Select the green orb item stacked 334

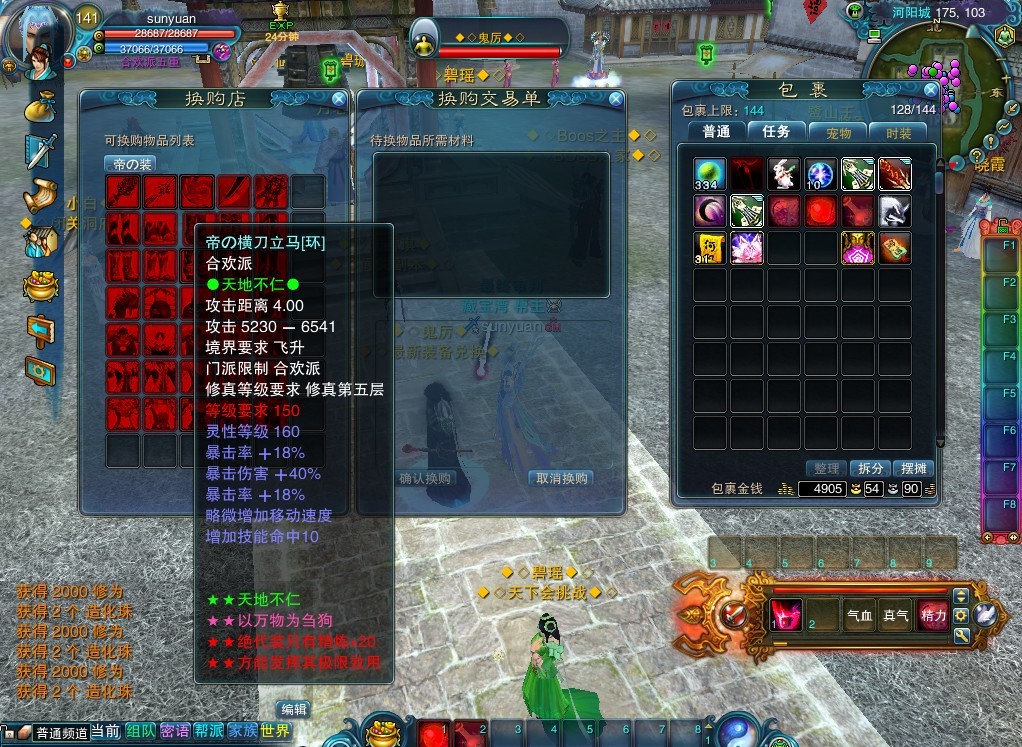(x=711, y=174)
